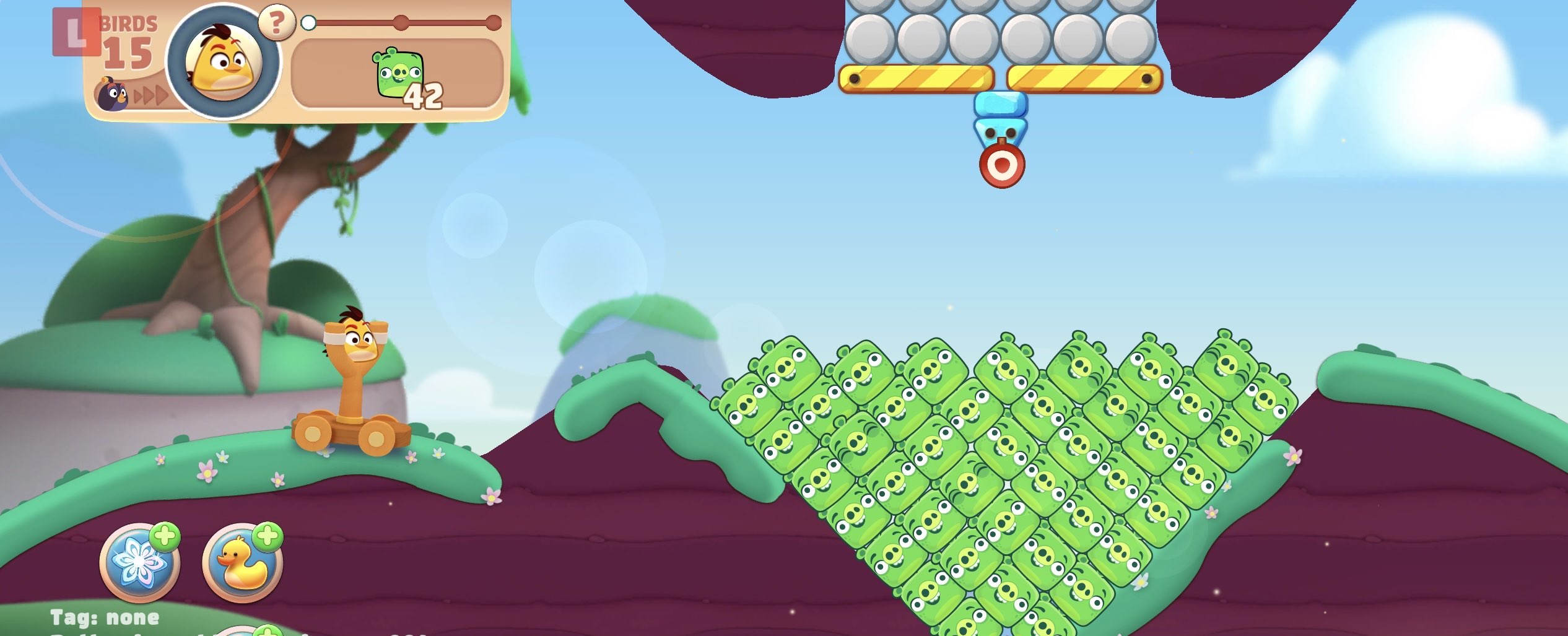1568x636 pixels.
Task: Open the question mark help button
Action: (276, 23)
